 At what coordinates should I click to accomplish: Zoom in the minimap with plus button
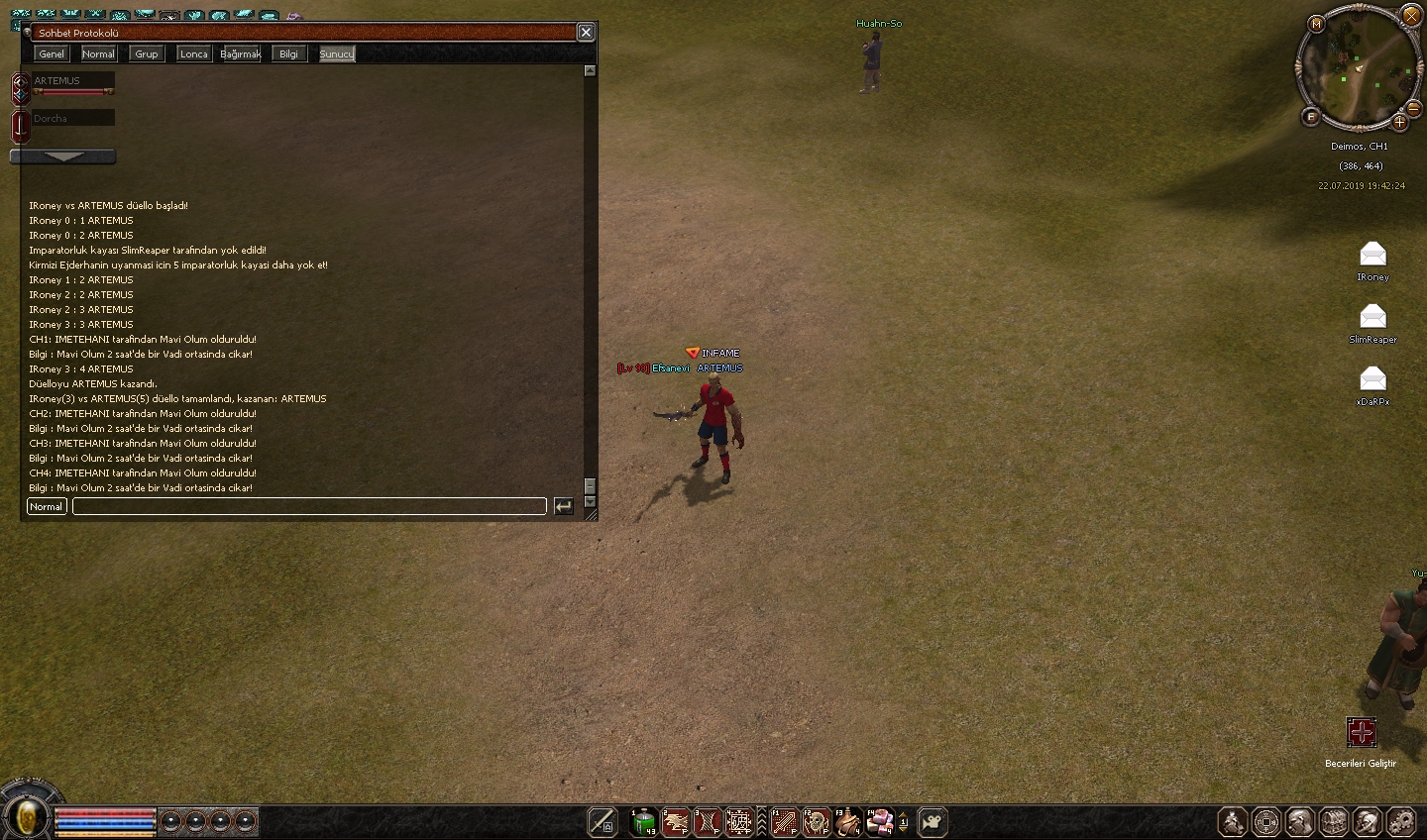click(1399, 123)
